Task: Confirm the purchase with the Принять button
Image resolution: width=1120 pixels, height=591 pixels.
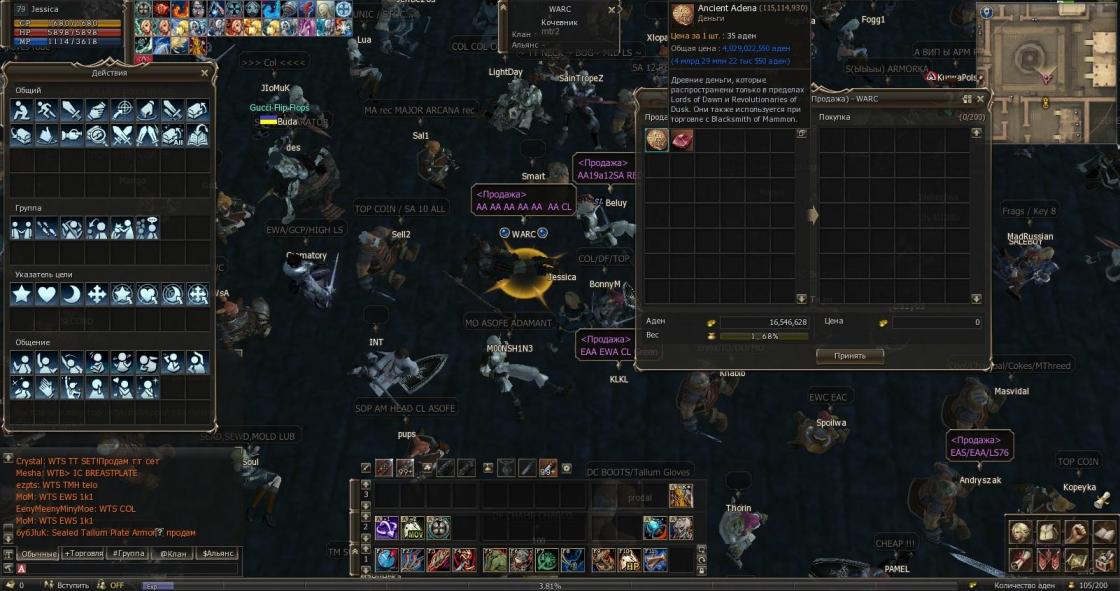Action: click(849, 356)
